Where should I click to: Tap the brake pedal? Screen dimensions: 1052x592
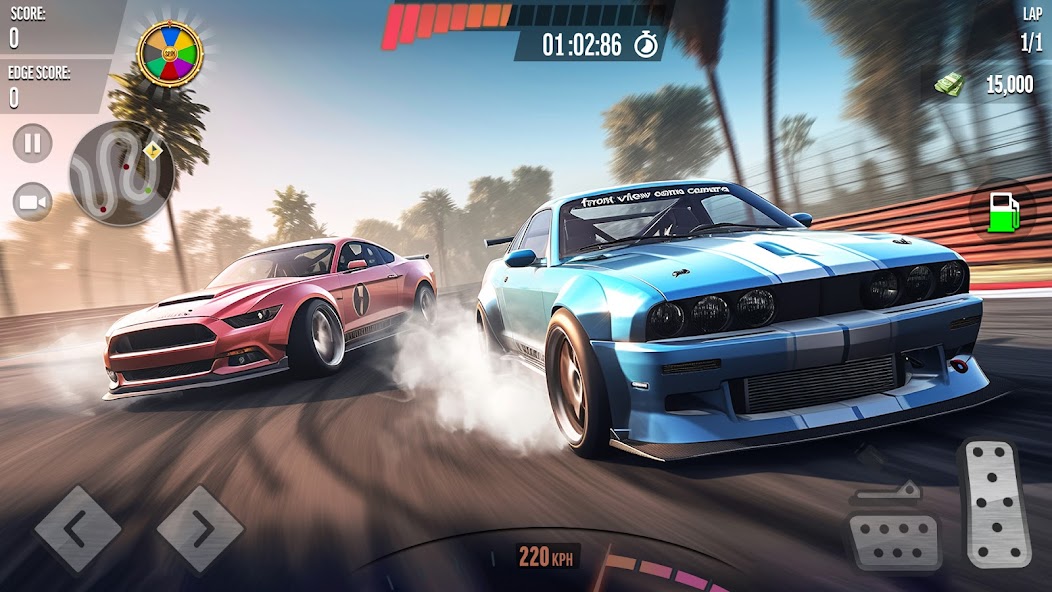click(893, 532)
